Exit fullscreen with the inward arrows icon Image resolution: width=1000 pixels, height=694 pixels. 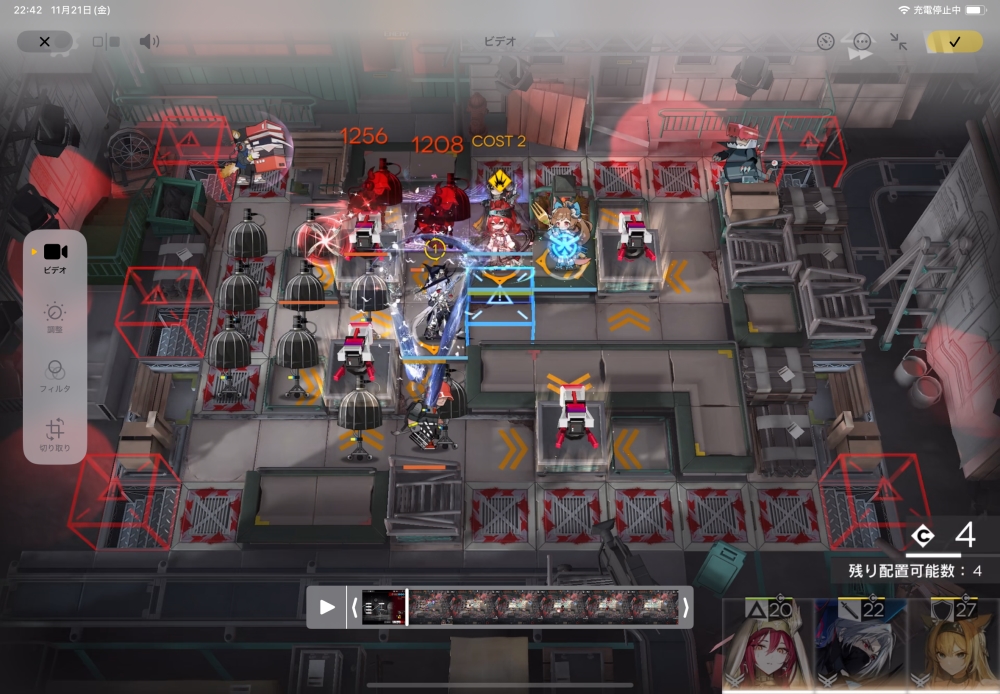899,42
